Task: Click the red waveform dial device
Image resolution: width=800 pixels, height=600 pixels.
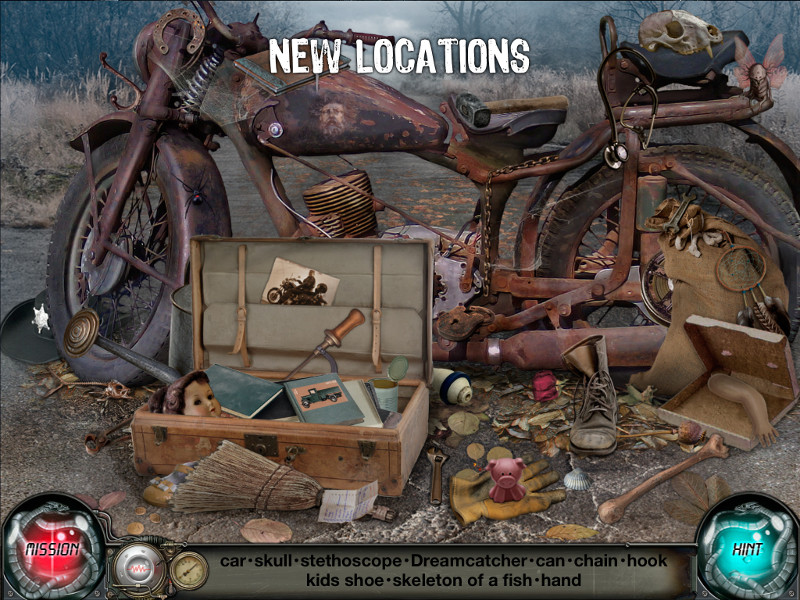Action: coord(138,567)
